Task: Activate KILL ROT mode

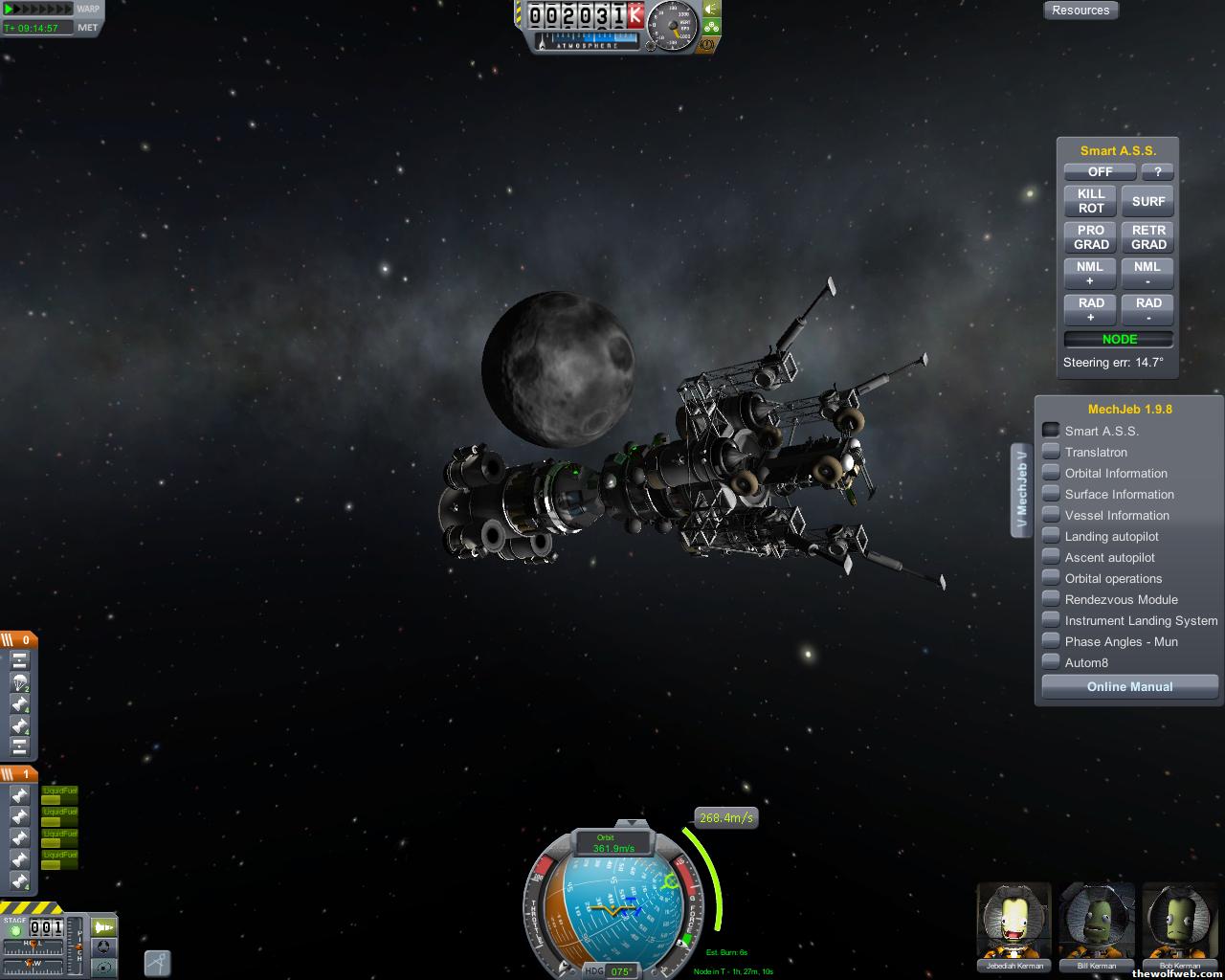Action: (x=1091, y=201)
